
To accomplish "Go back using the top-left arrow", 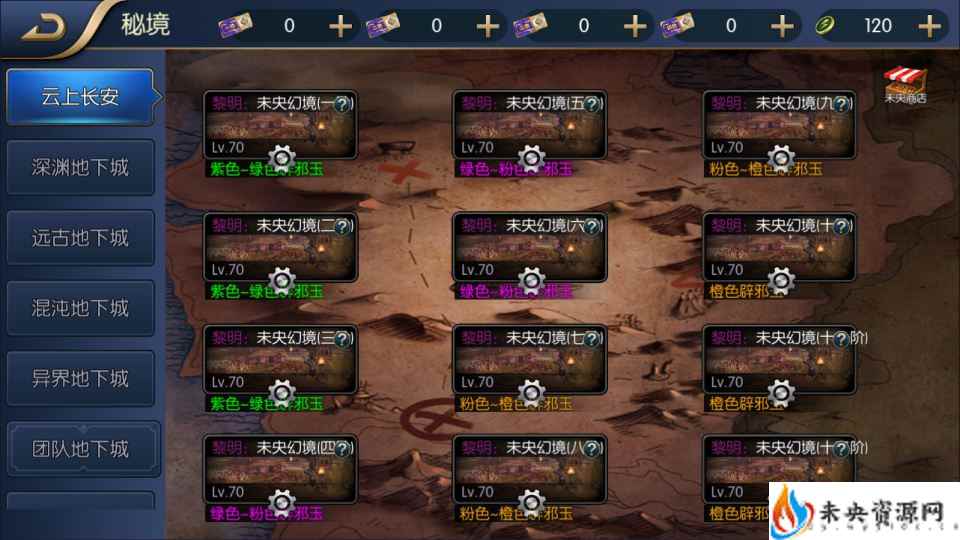I will 43,27.
